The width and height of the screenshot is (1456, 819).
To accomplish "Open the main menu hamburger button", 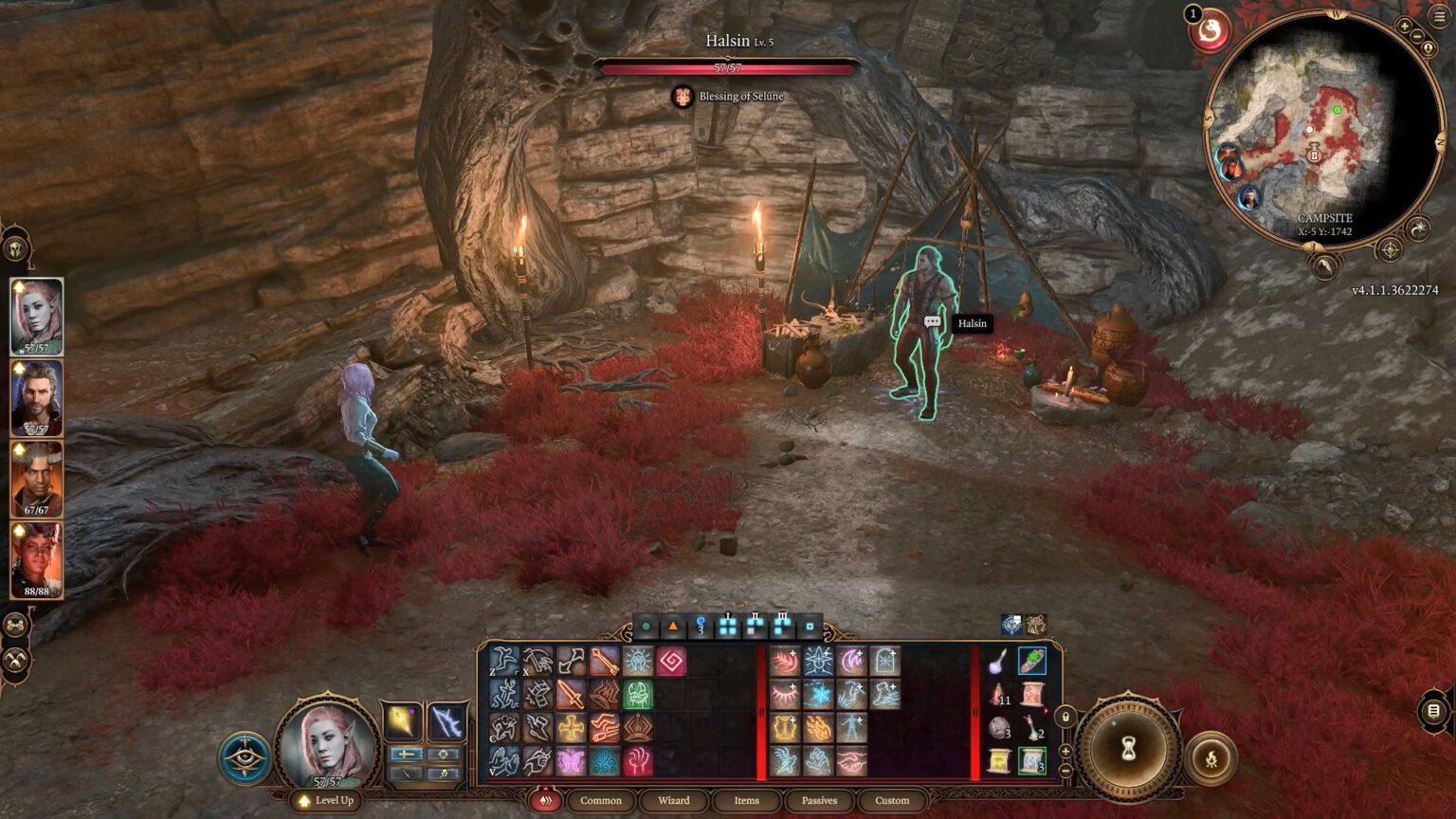I will pos(1439,17).
